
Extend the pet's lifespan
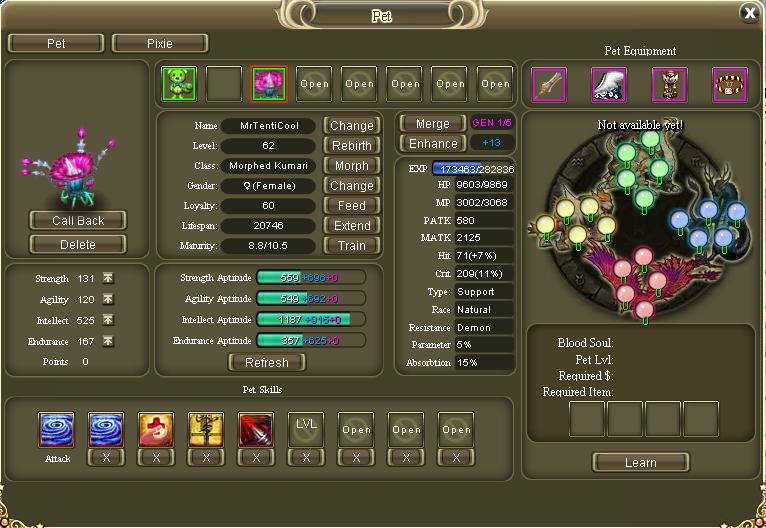(x=352, y=225)
